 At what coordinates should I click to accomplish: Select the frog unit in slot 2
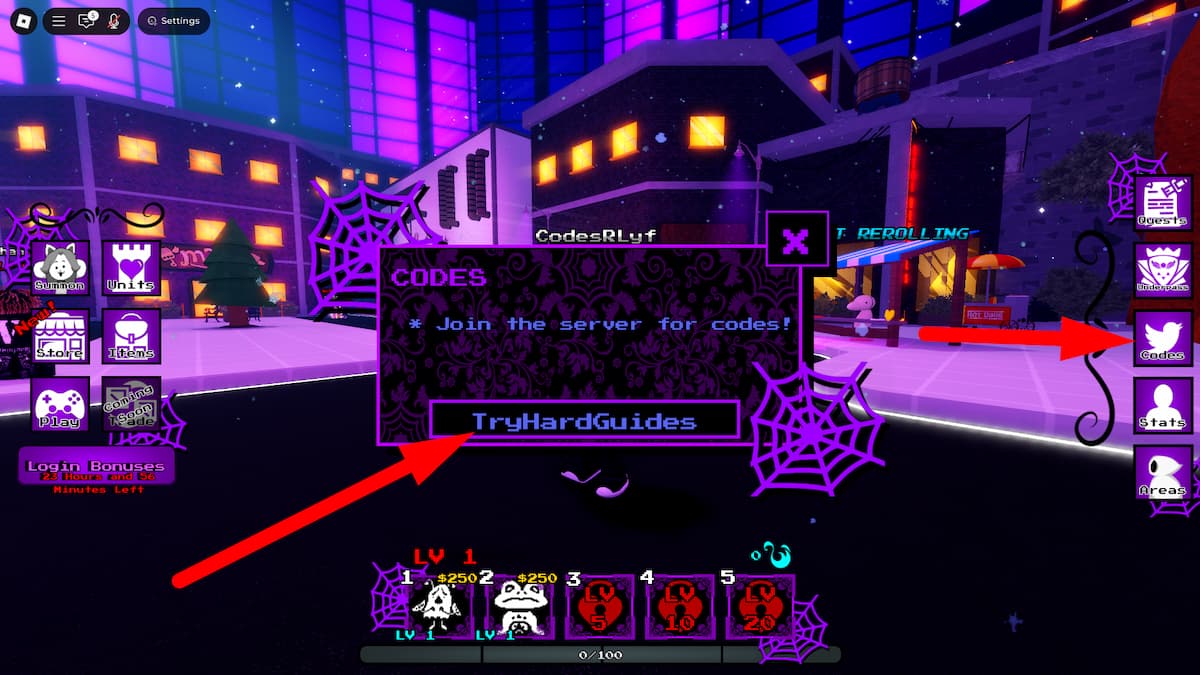pyautogui.click(x=518, y=606)
